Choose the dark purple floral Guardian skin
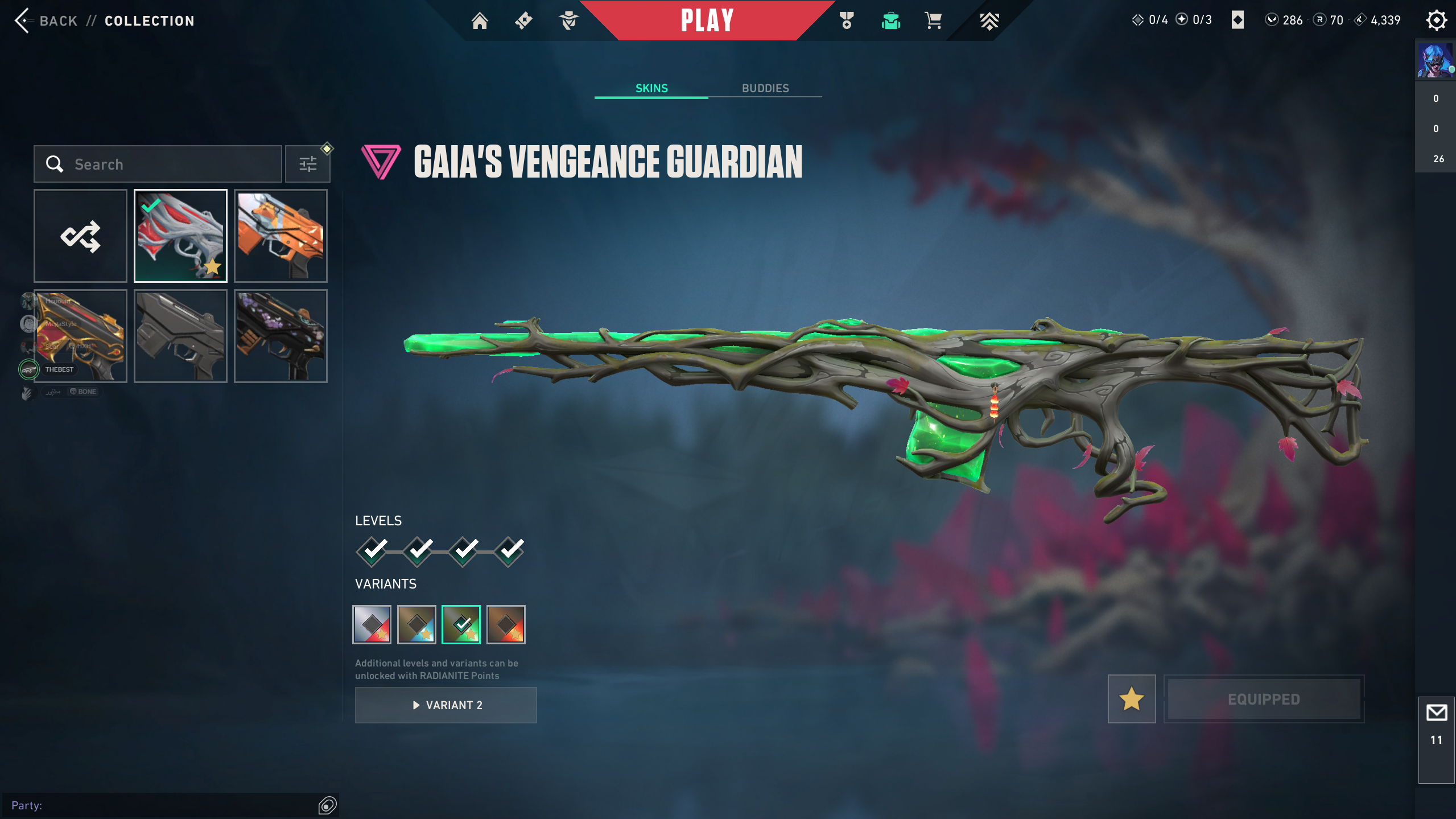This screenshot has height=819, width=1456. (281, 336)
